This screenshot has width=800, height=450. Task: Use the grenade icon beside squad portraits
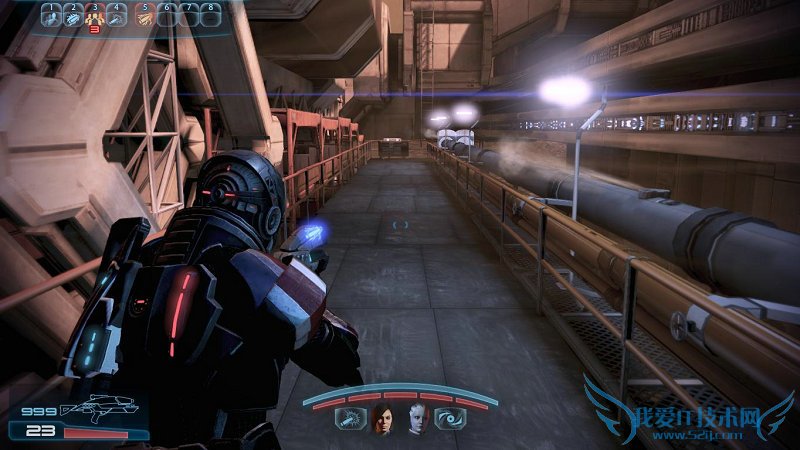[350, 420]
